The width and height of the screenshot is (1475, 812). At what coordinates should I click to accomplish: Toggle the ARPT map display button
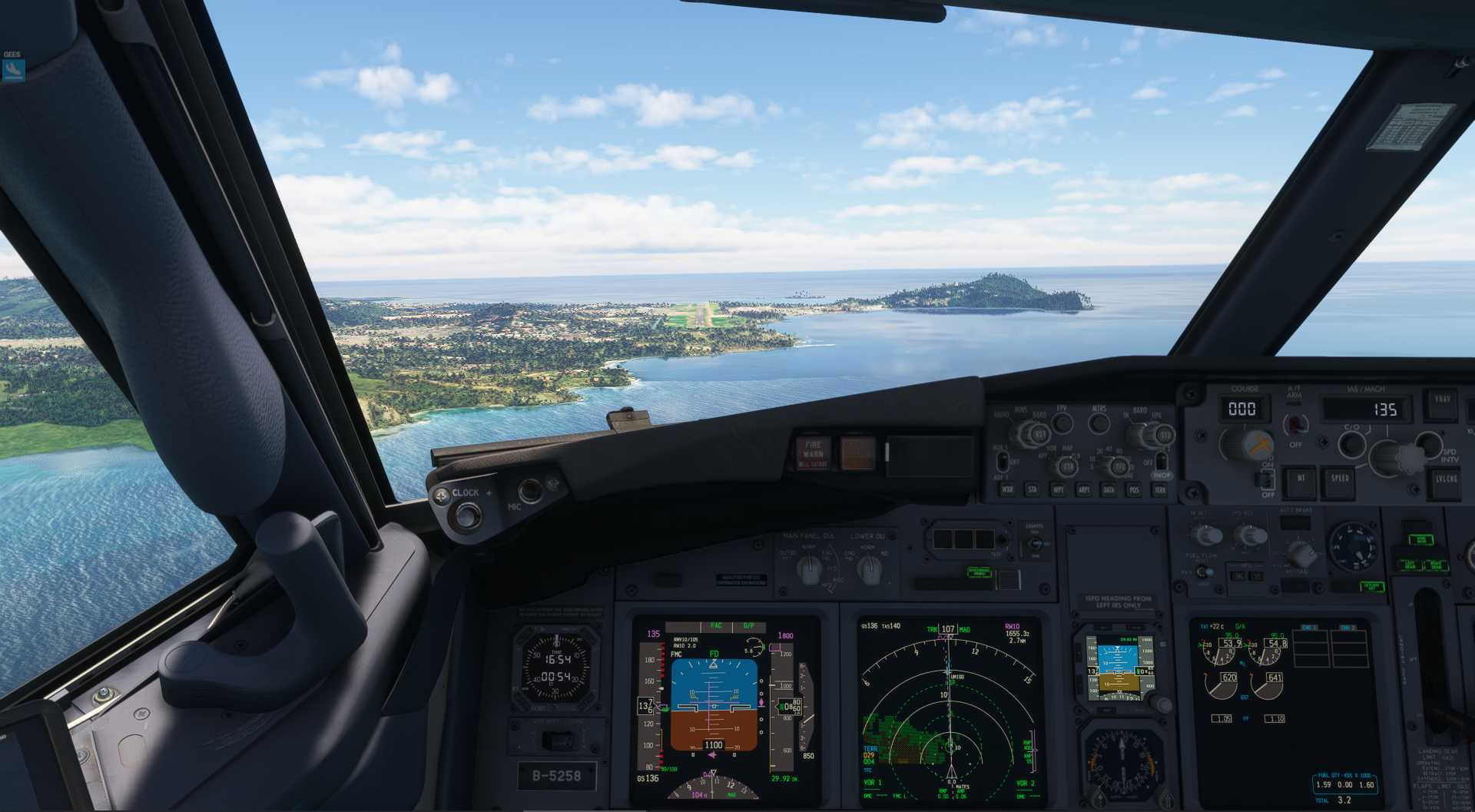1083,489
